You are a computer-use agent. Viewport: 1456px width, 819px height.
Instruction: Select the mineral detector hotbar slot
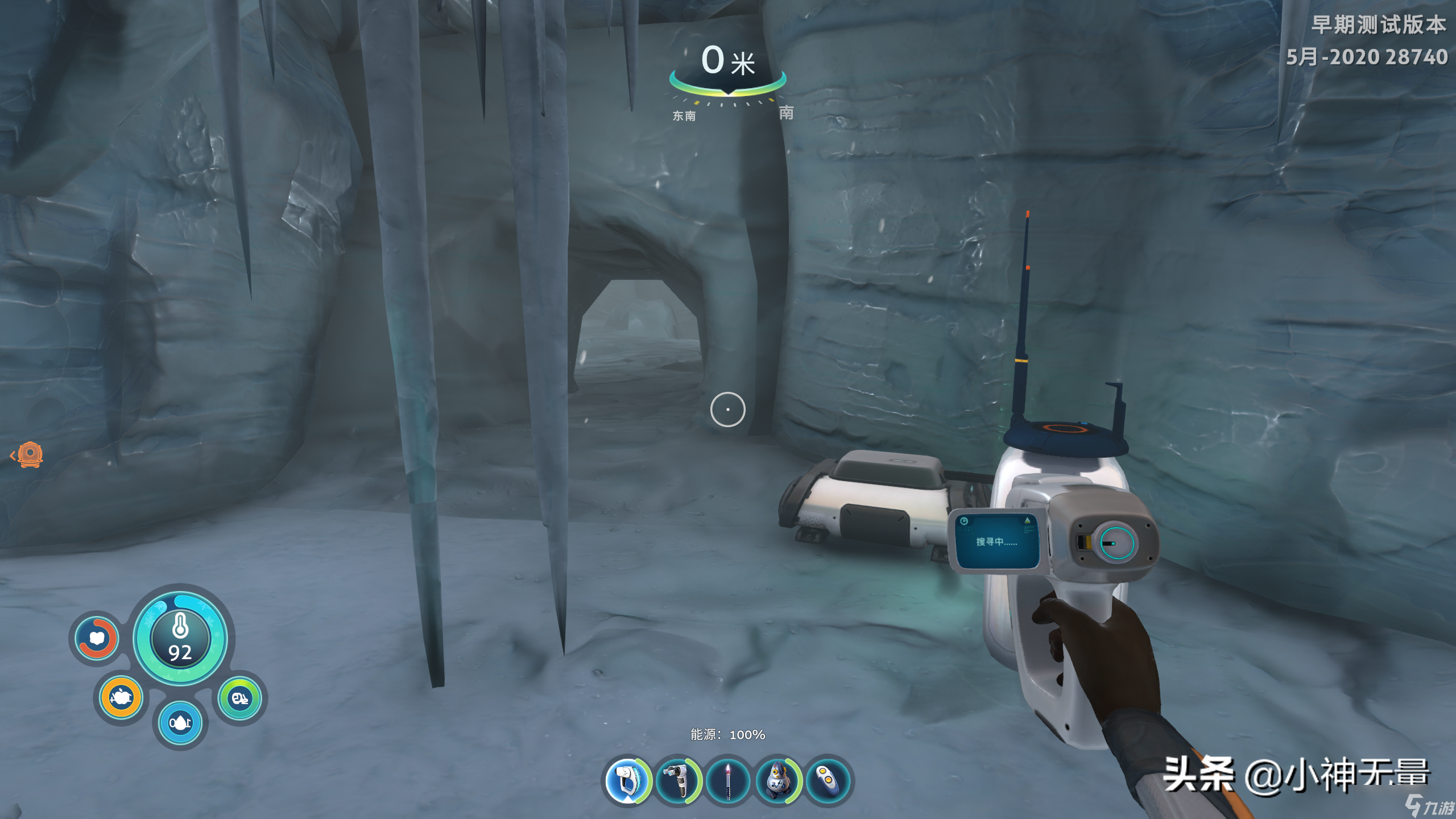point(627,780)
